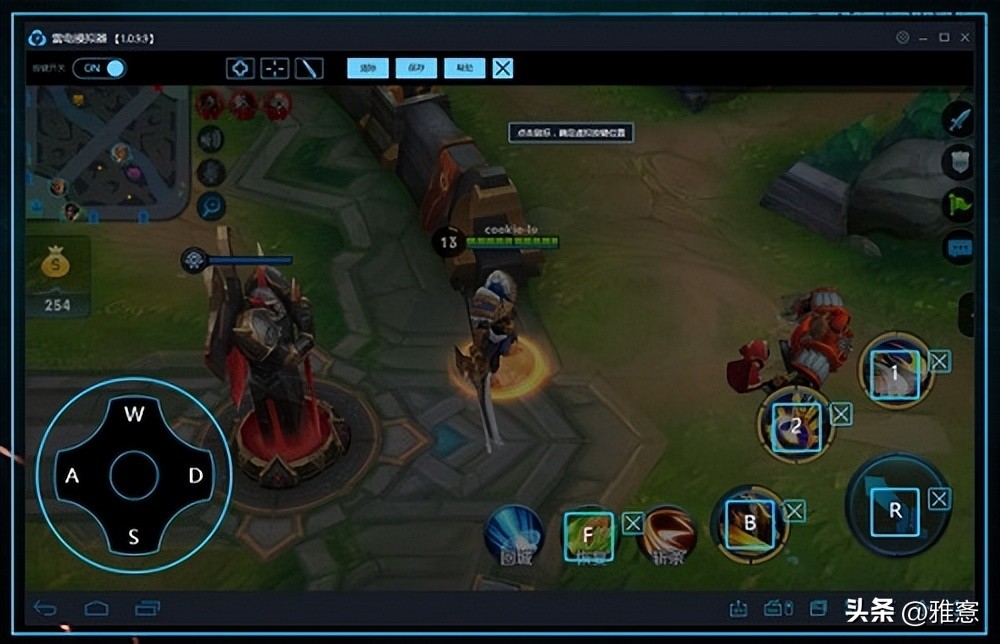
Task: Click the green flag rally signal icon
Action: pyautogui.click(x=958, y=204)
